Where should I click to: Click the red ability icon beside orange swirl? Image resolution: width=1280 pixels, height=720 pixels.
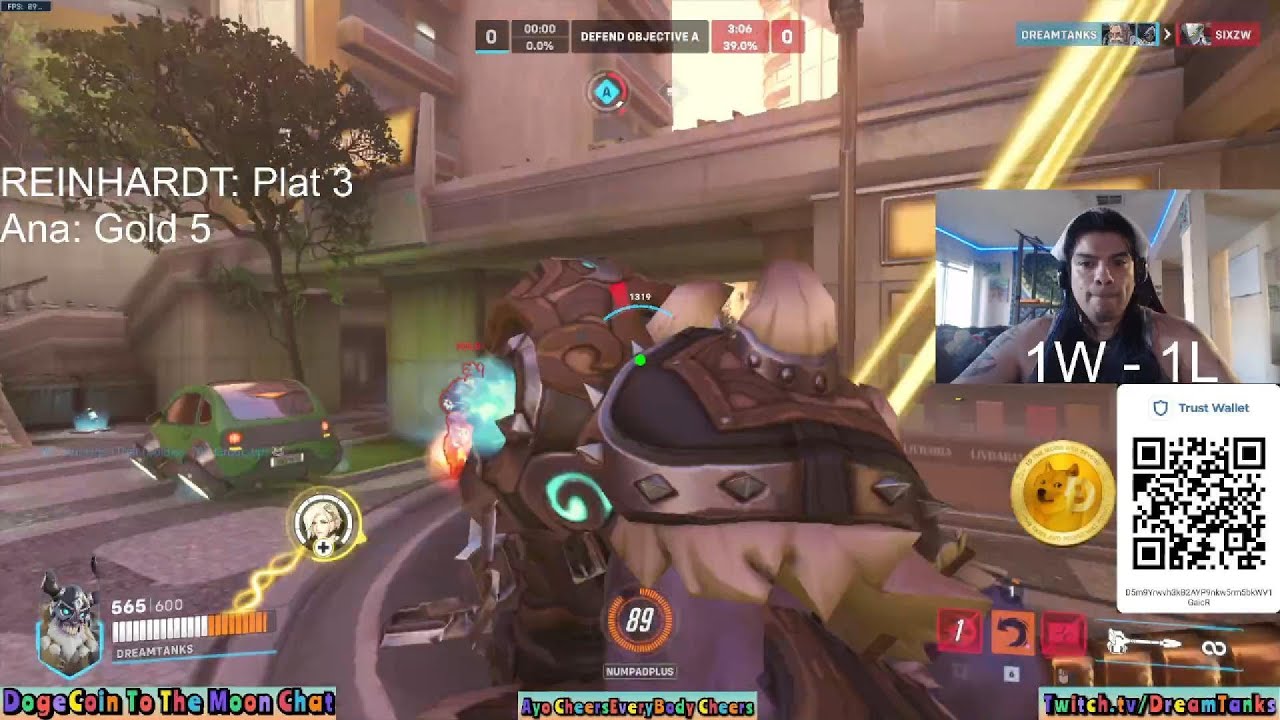click(1063, 634)
